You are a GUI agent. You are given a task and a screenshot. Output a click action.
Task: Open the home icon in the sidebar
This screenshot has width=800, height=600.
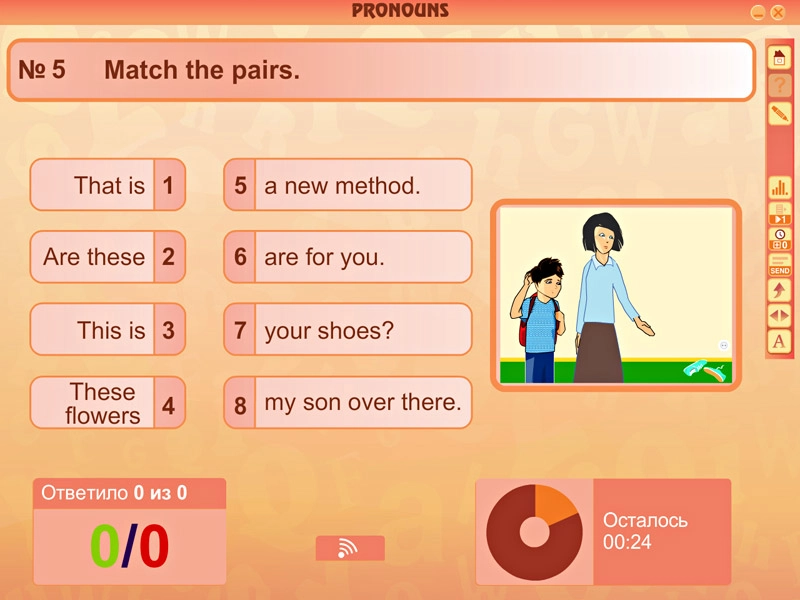779,58
